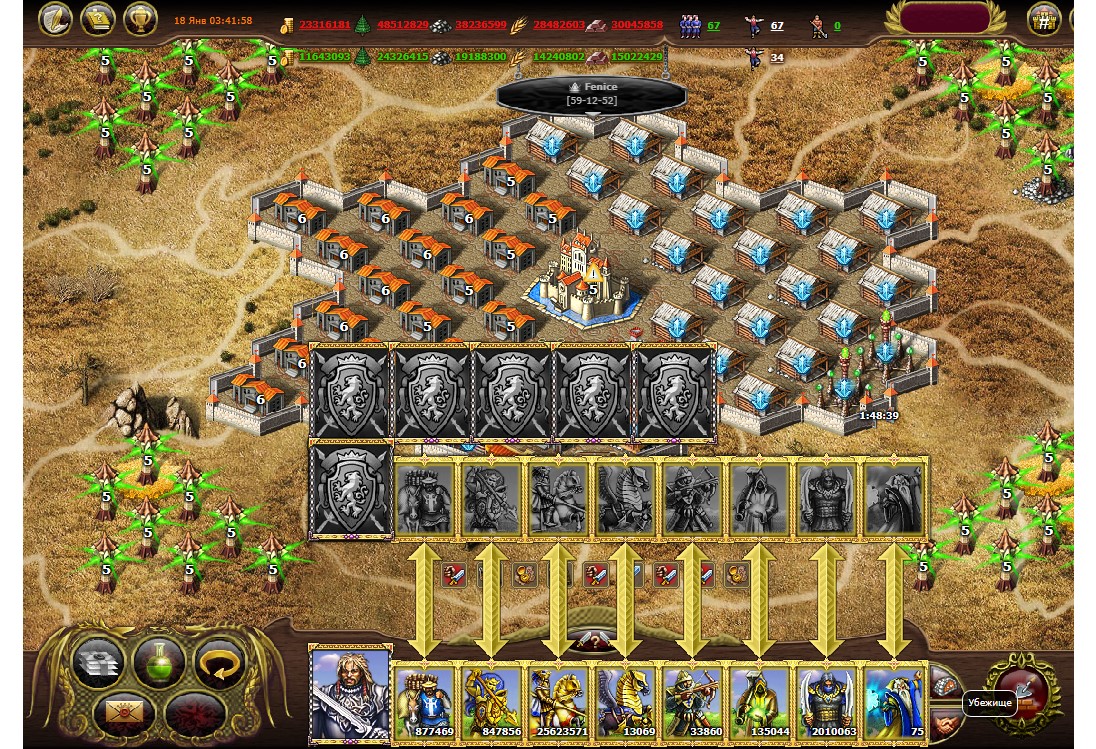Click the Убежище refuge button

click(1019, 690)
